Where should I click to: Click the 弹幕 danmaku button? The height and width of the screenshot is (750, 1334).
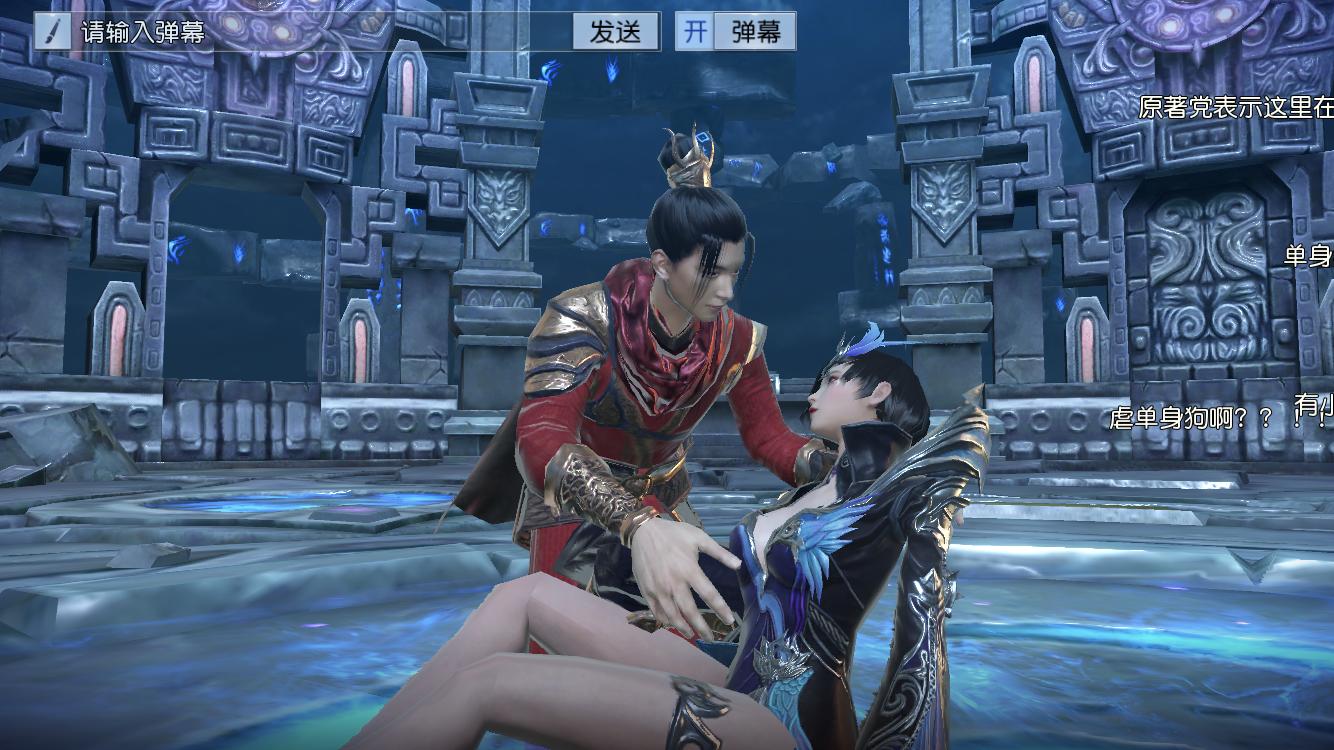pos(755,31)
